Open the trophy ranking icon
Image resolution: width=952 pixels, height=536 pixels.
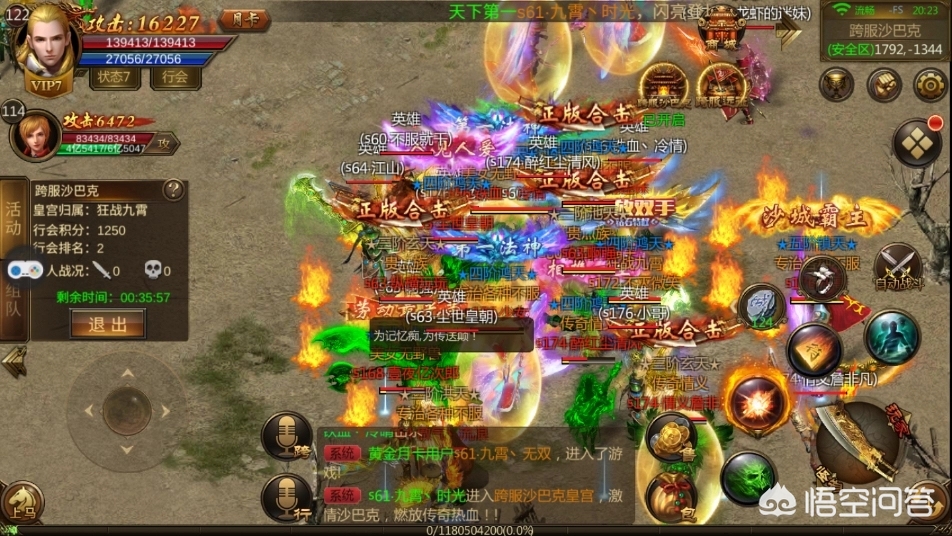click(x=836, y=85)
